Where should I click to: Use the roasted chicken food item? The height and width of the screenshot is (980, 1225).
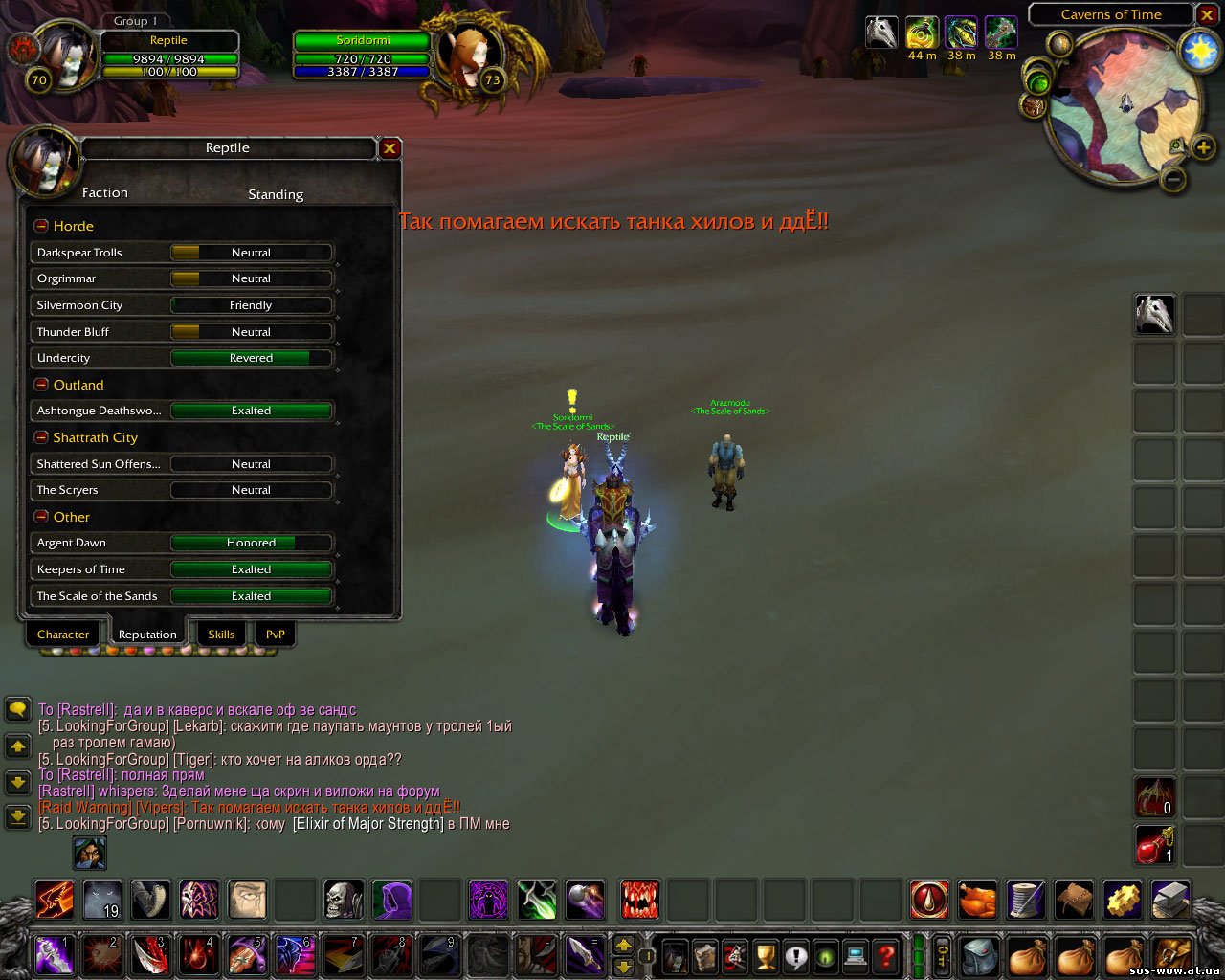[977, 900]
